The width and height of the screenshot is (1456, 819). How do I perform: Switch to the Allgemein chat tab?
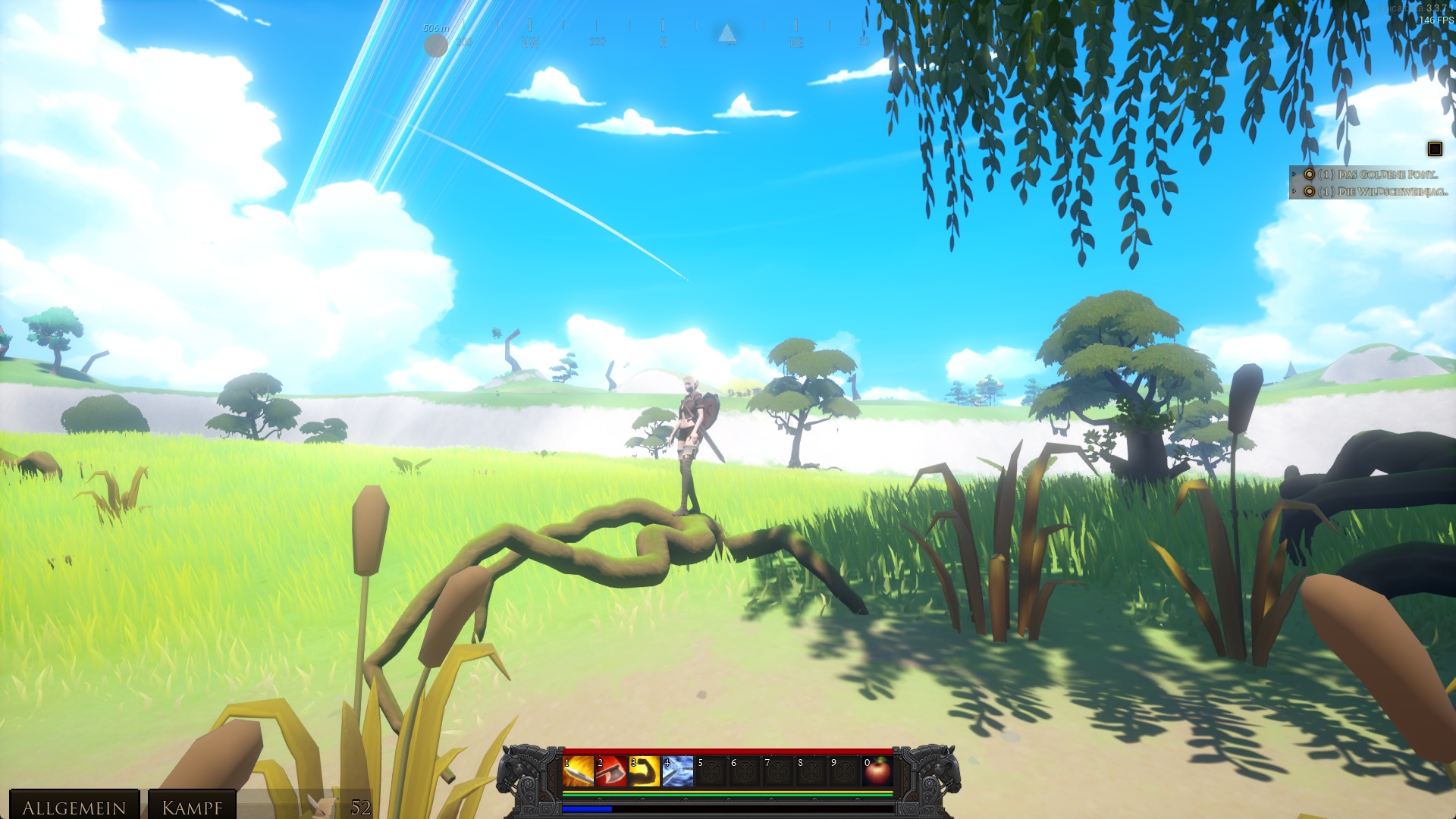tap(74, 807)
